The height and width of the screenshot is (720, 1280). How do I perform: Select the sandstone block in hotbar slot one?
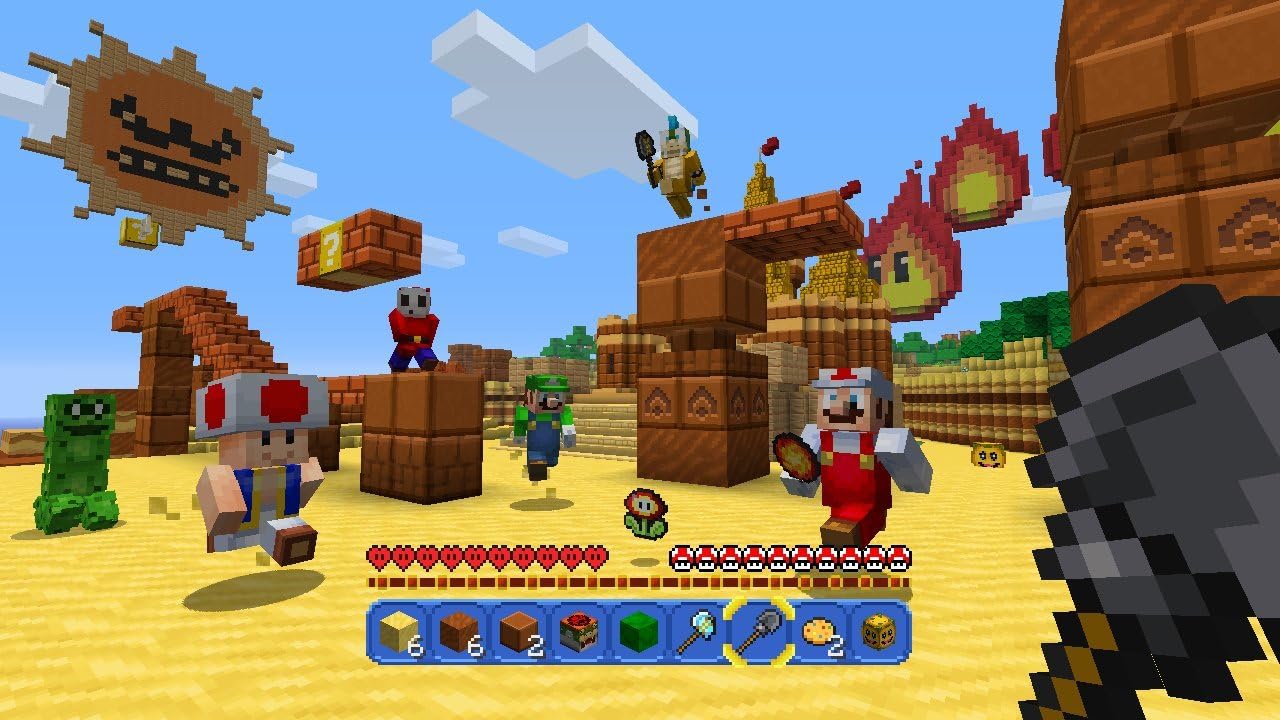coord(397,631)
